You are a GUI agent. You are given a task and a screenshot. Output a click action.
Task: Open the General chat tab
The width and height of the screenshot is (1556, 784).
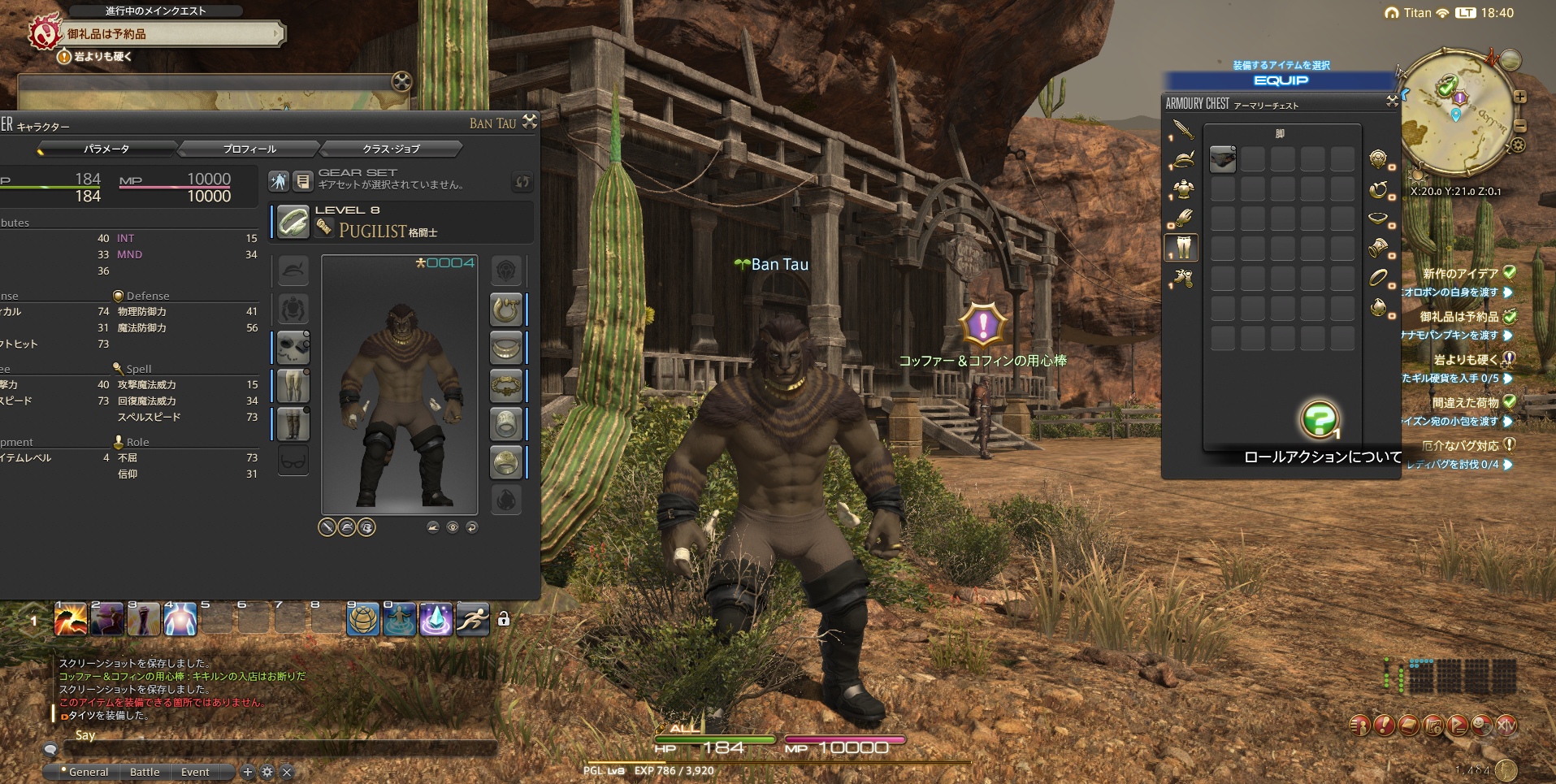[88, 772]
